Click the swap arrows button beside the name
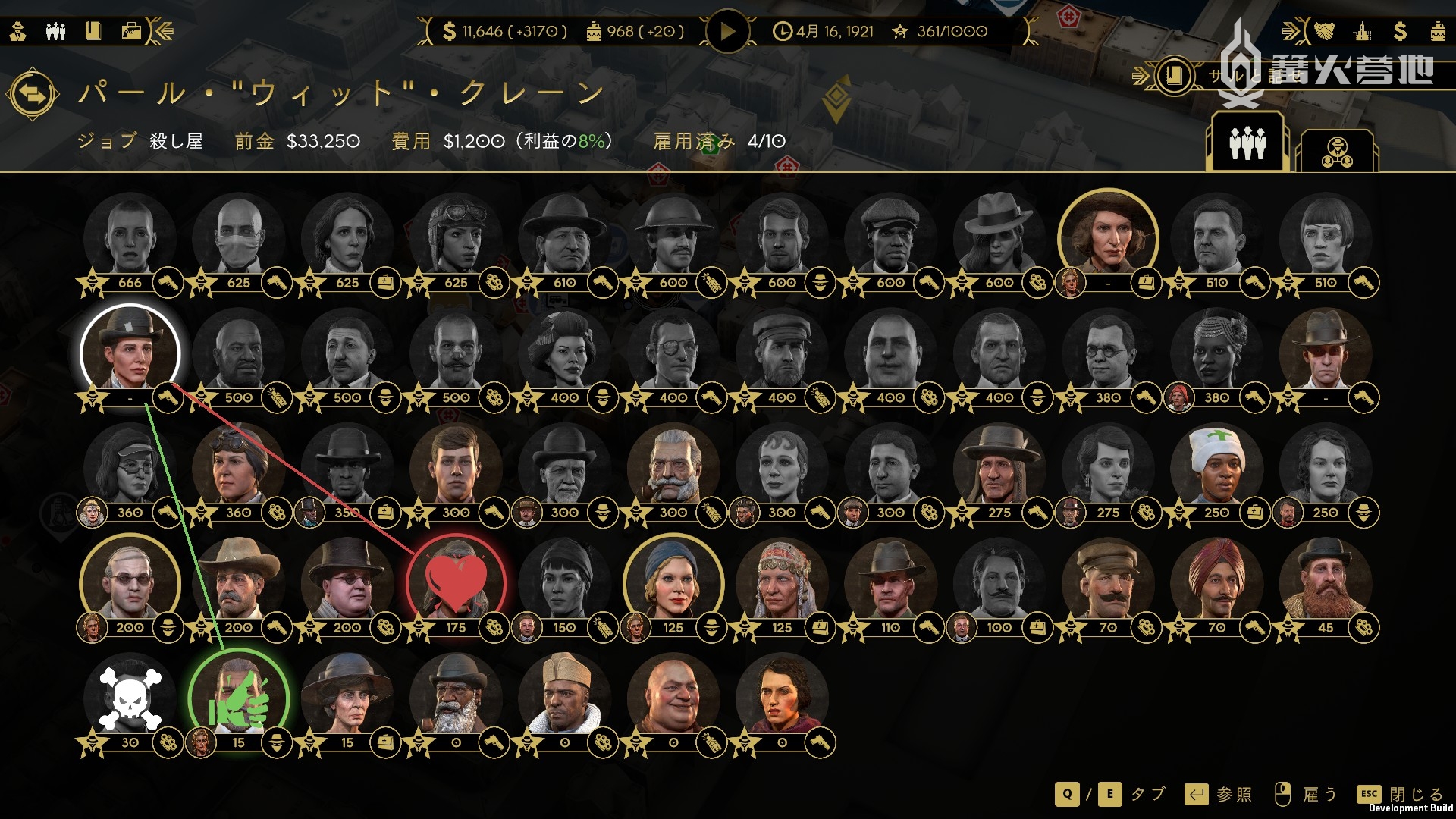The width and height of the screenshot is (1456, 819). click(32, 95)
